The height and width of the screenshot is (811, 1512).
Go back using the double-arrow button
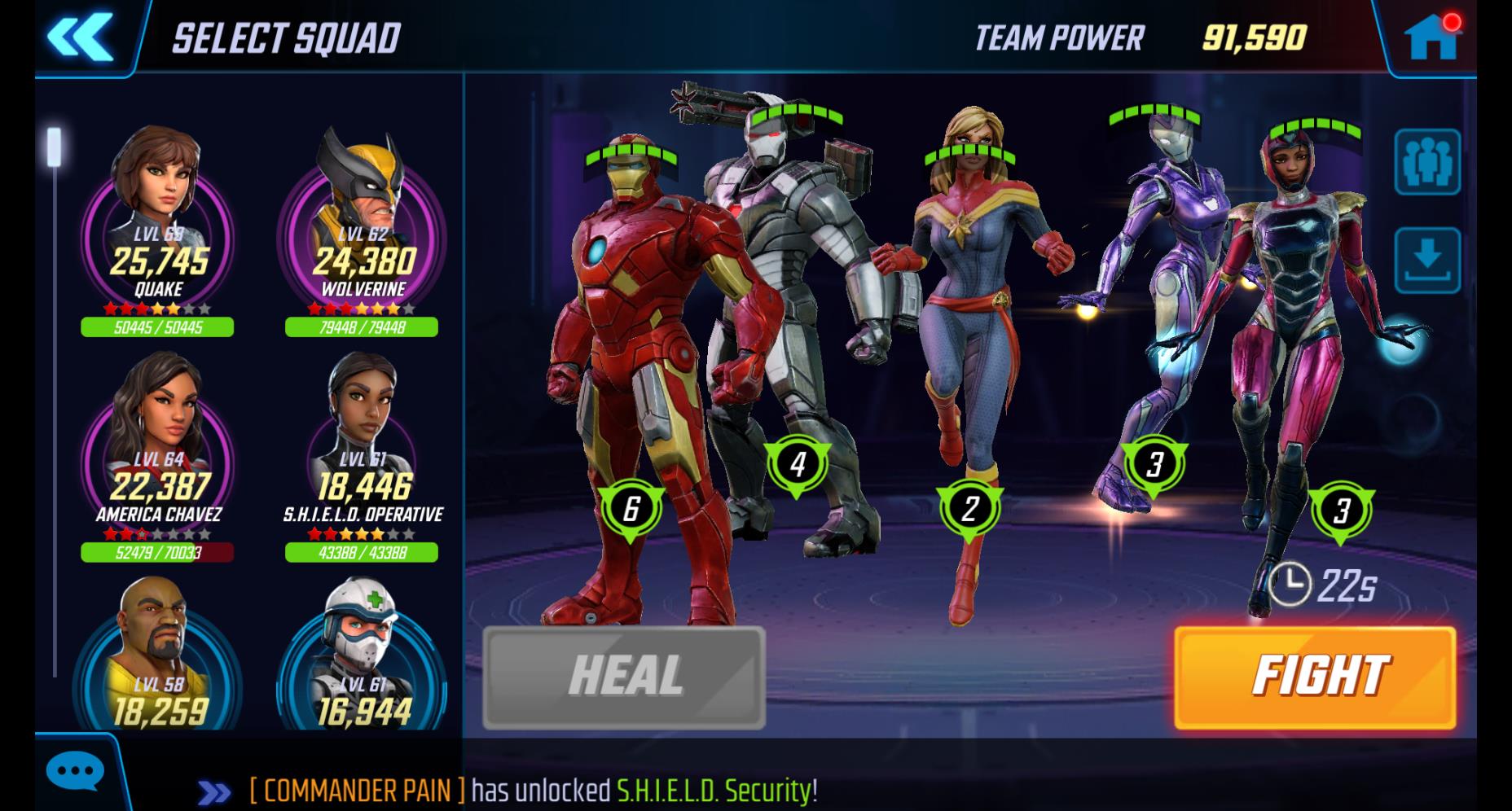point(80,37)
